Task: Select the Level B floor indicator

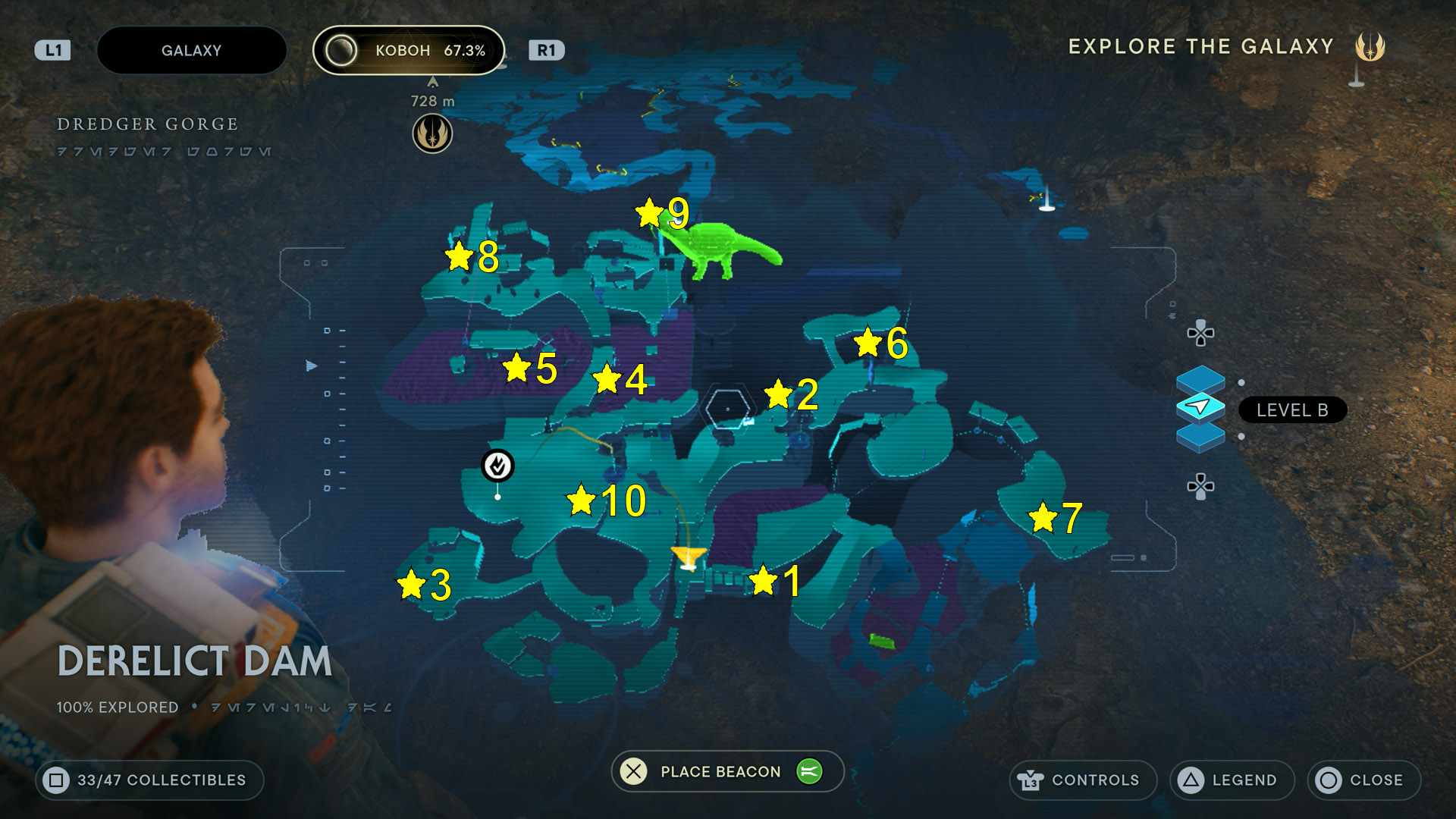Action: 1291,410
